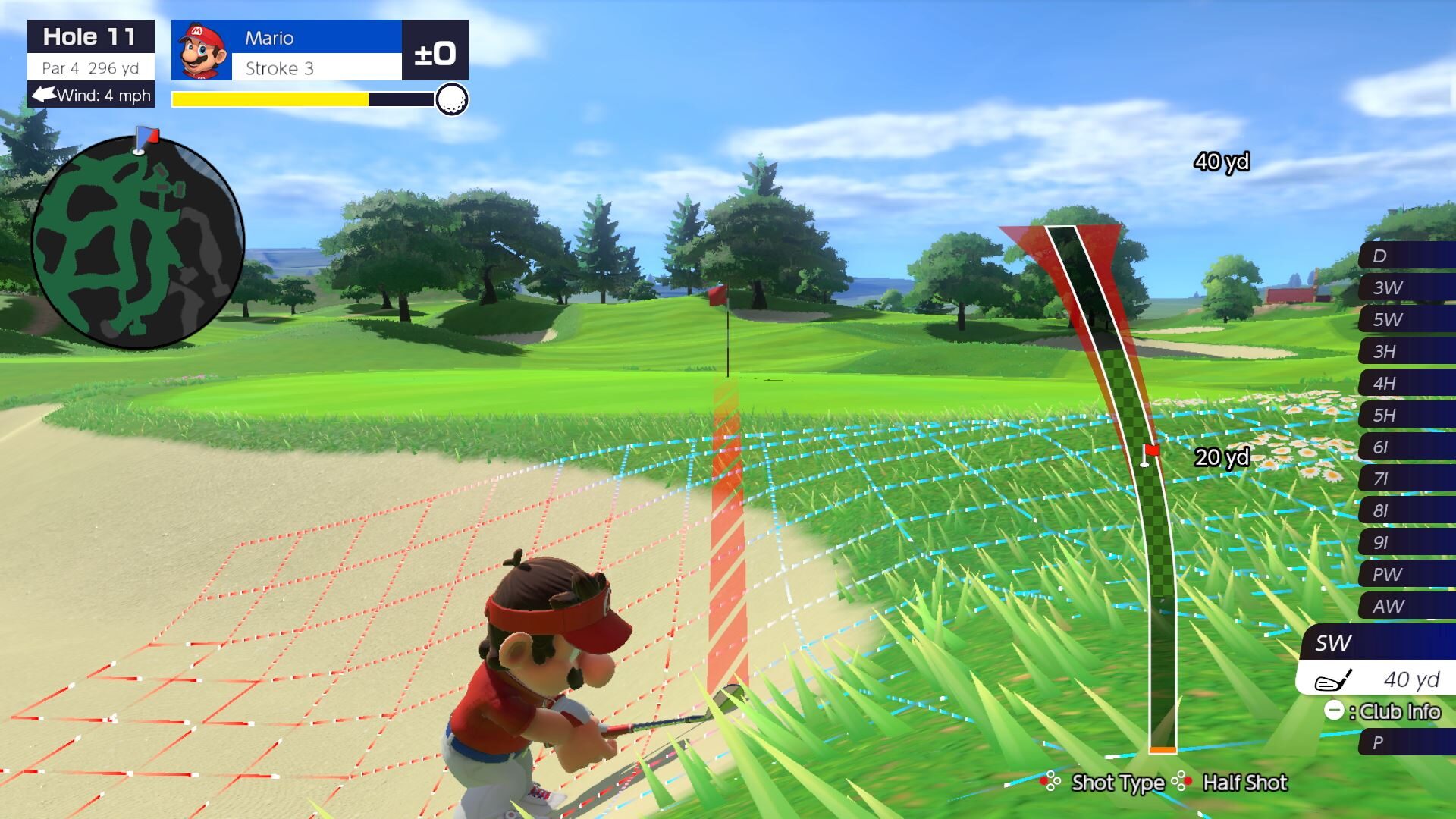This screenshot has height=819, width=1456.
Task: Choose the 4H hybrid club
Action: (1405, 383)
